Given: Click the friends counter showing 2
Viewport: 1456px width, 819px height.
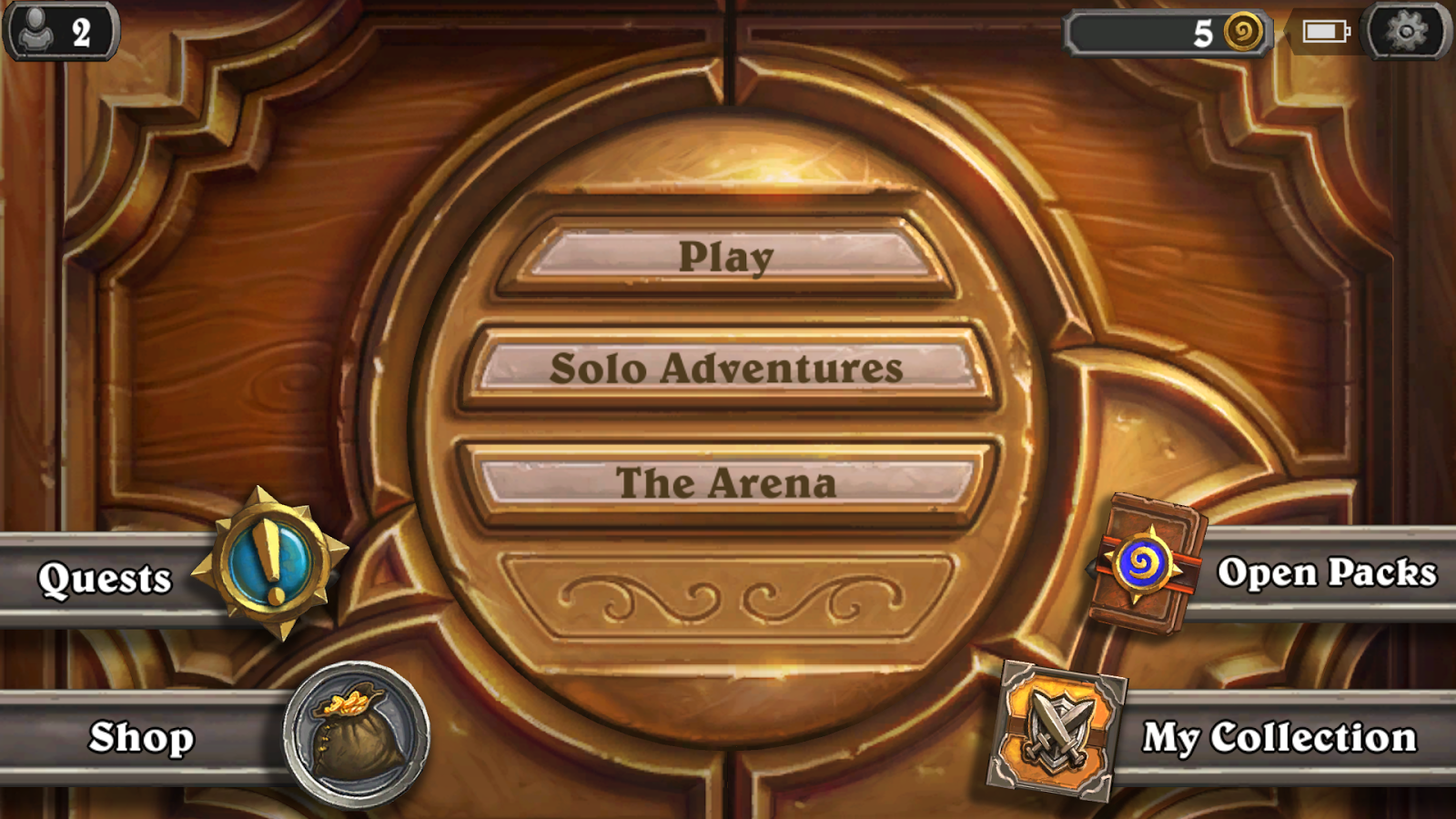Looking at the screenshot, I should [x=80, y=30].
